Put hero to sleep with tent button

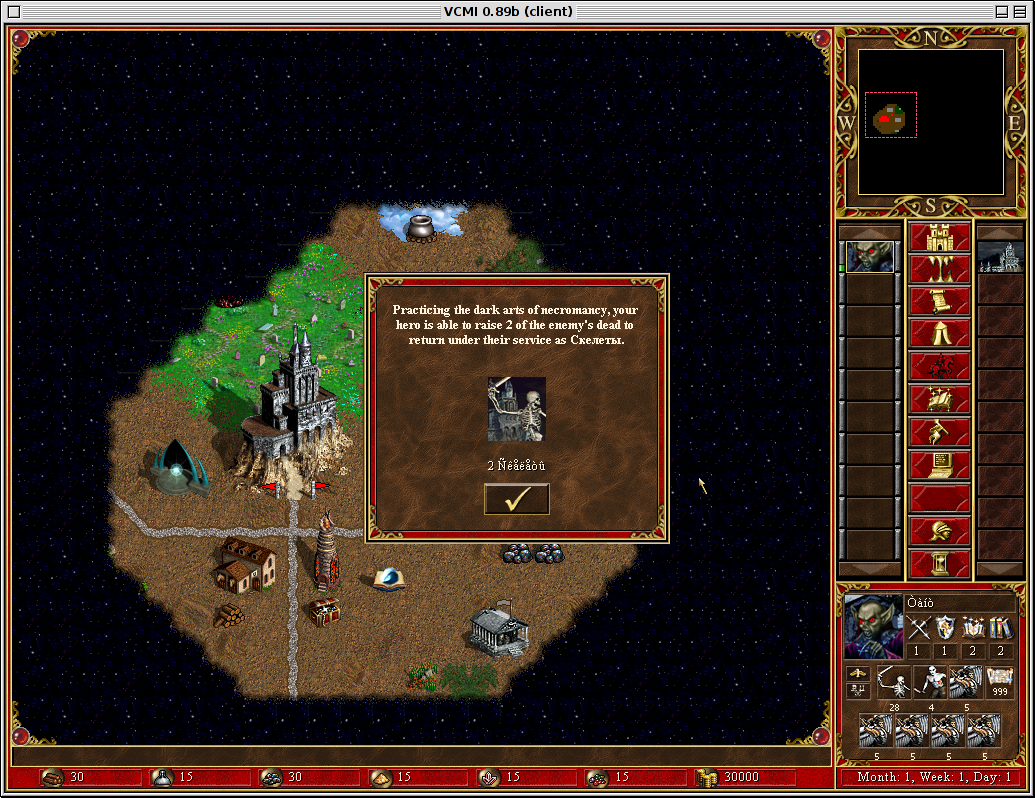pos(939,334)
